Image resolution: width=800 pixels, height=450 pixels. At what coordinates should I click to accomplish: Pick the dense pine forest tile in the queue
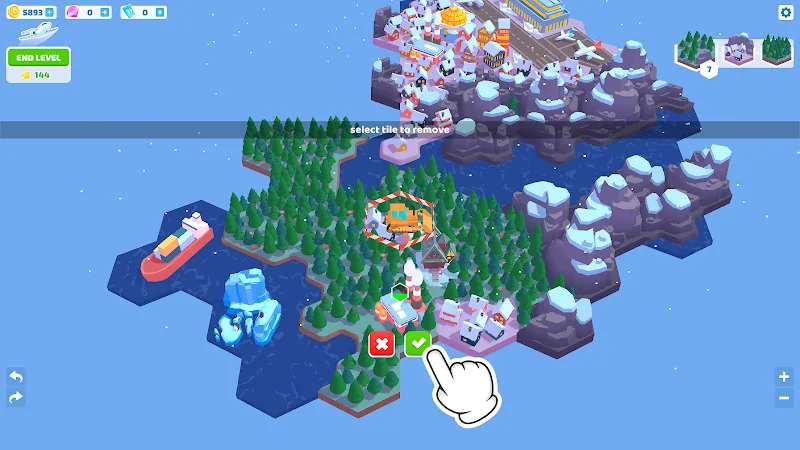pyautogui.click(x=776, y=50)
